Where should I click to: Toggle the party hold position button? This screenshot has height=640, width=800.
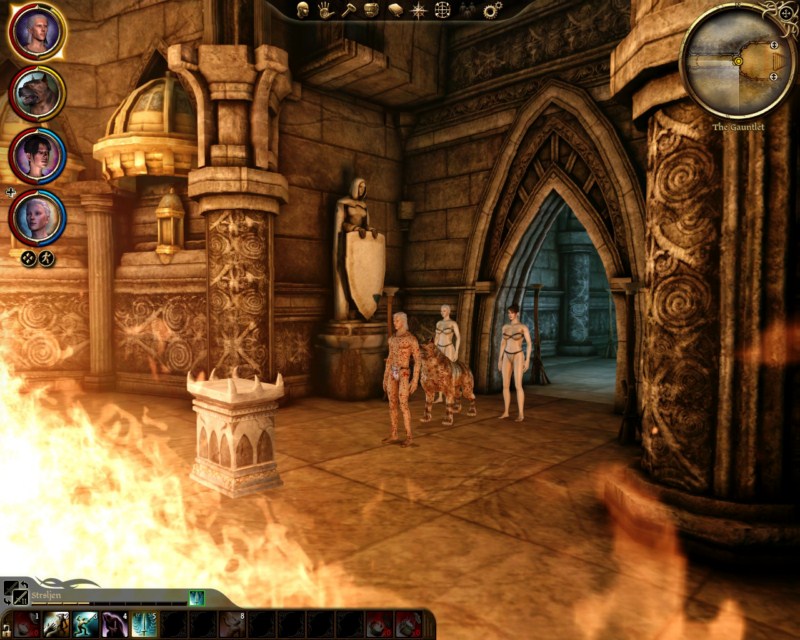46,258
